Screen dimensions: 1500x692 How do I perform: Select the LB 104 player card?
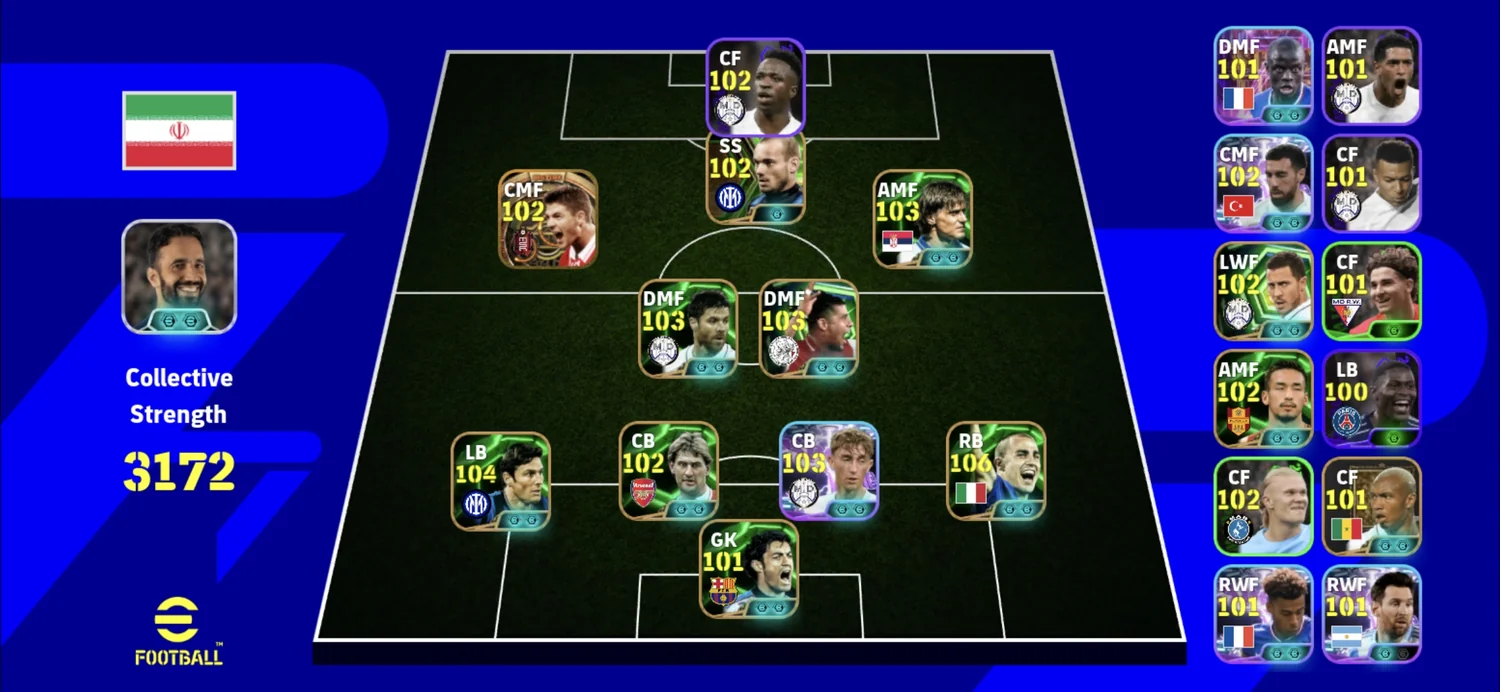pyautogui.click(x=500, y=481)
